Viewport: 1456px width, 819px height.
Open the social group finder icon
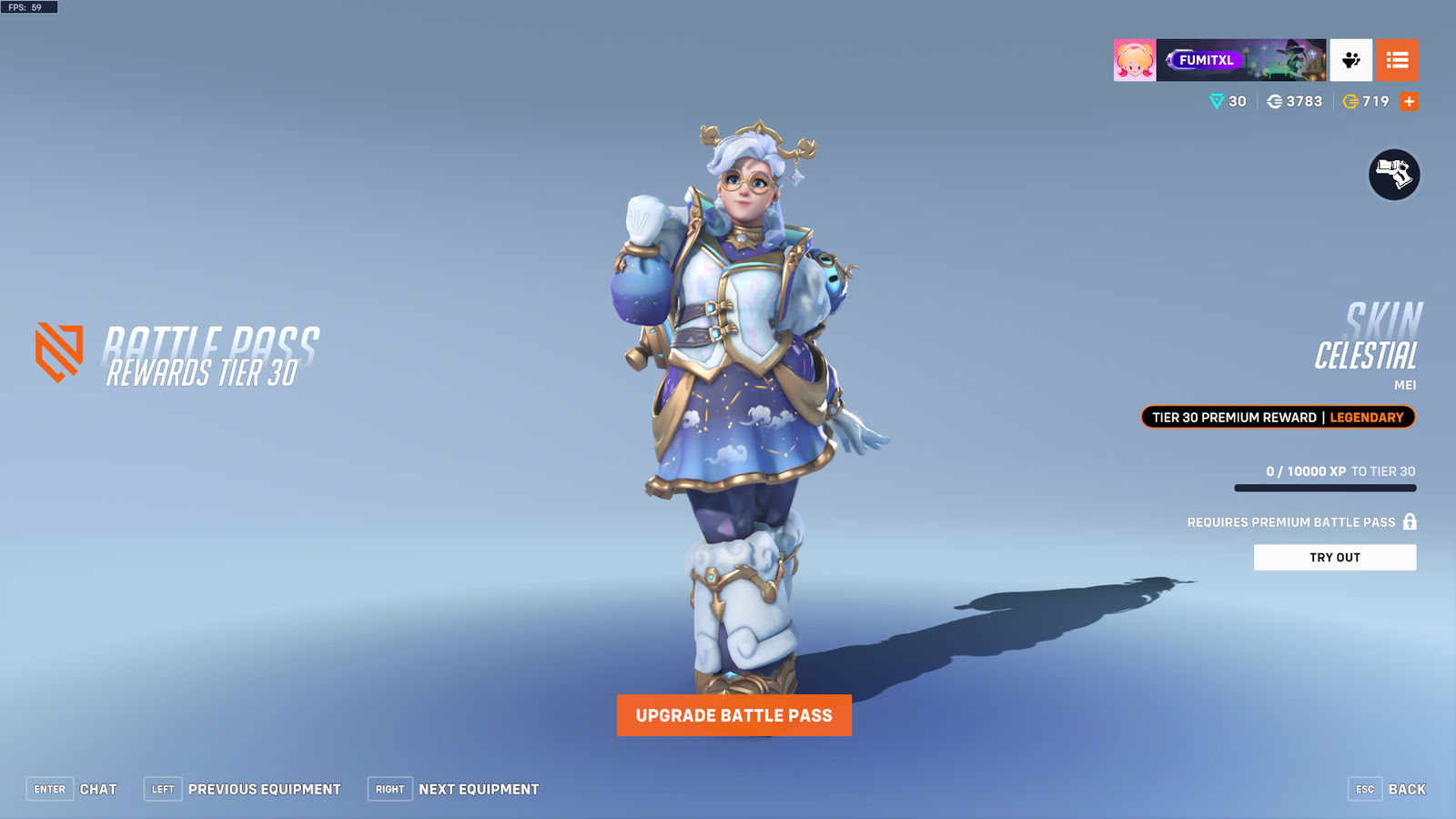tap(1351, 60)
